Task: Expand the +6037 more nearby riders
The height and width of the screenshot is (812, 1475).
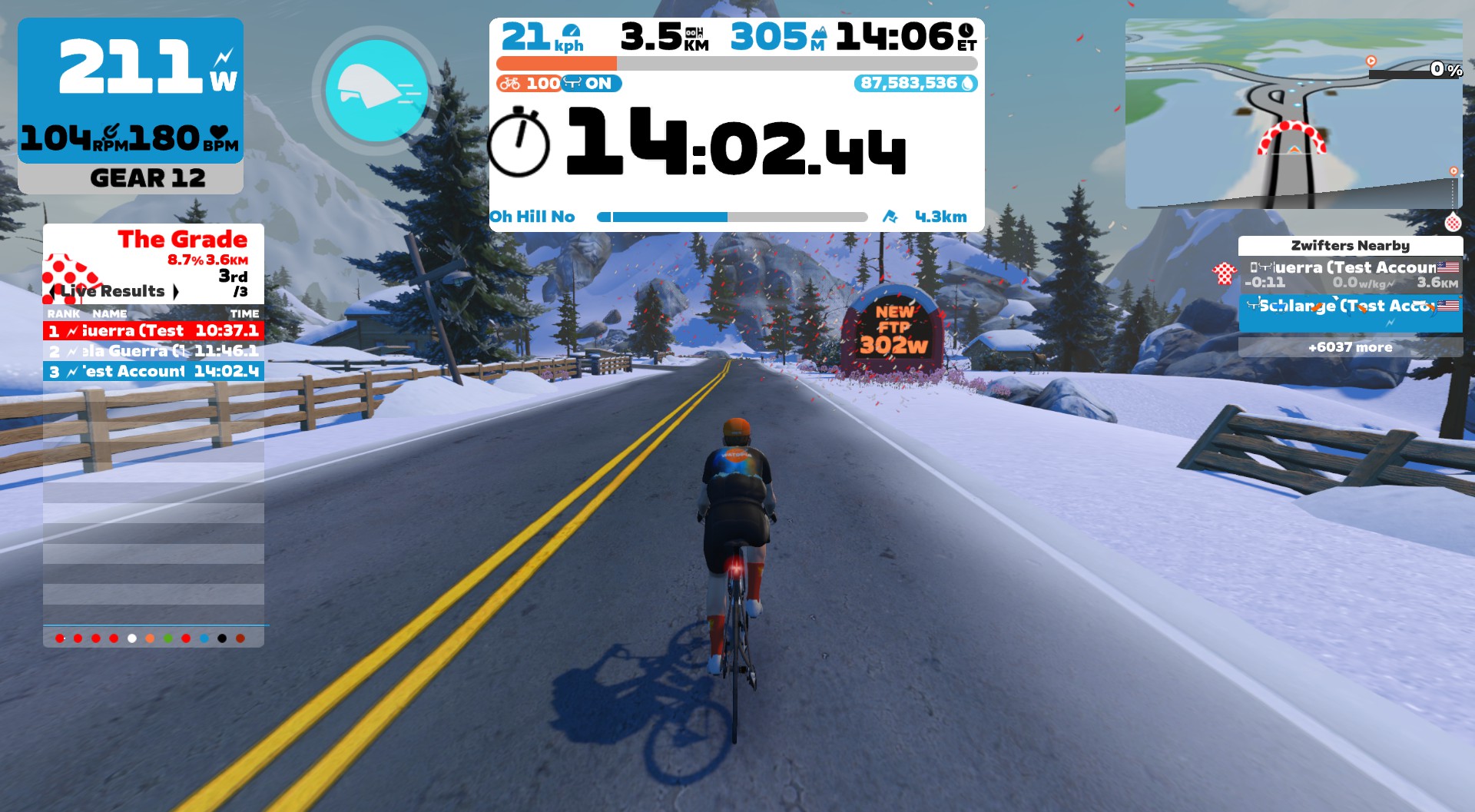Action: [1350, 347]
